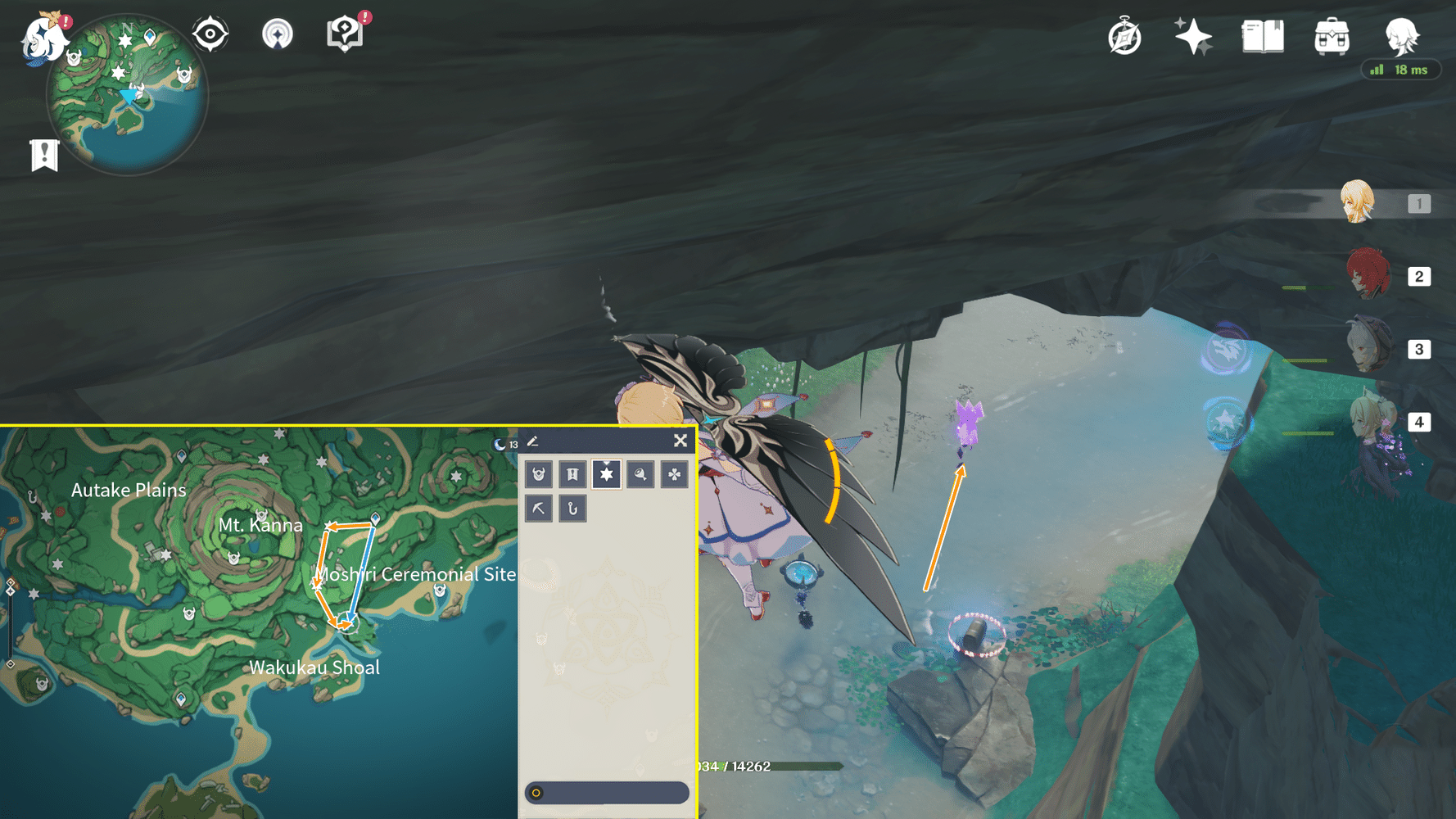Select the monster pin icon
Viewport: 1456px width, 819px height.
coord(538,474)
